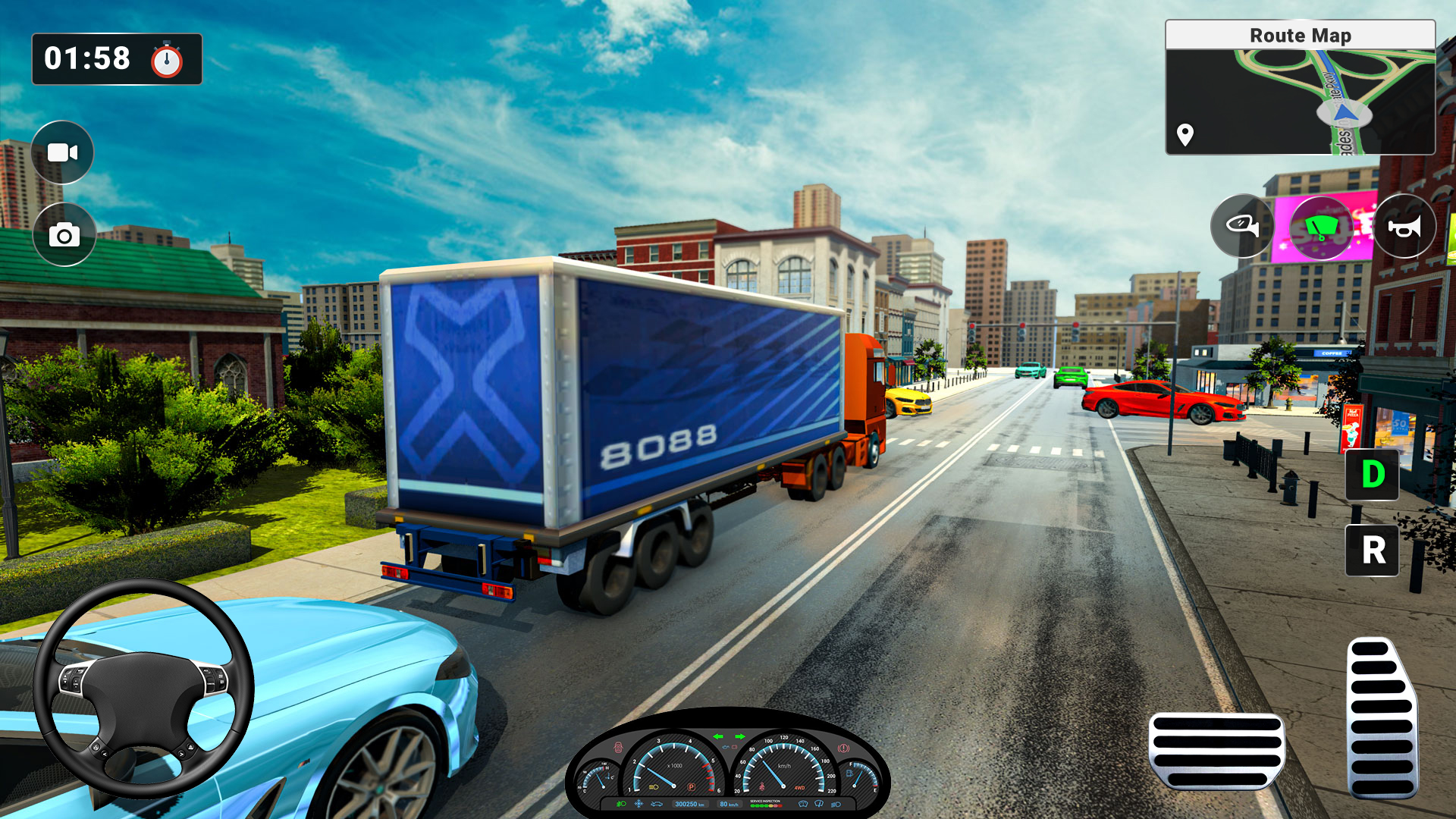Tap the video camera recording icon

tap(64, 152)
